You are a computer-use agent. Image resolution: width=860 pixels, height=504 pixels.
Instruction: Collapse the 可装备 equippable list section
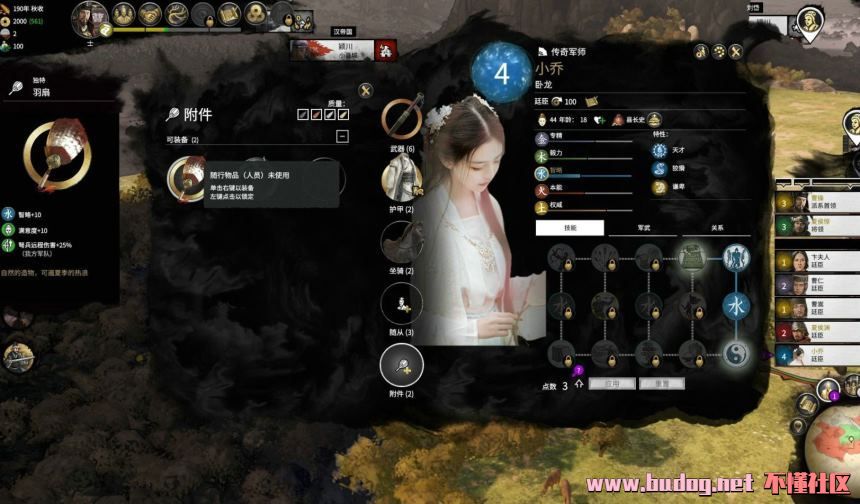(x=342, y=136)
